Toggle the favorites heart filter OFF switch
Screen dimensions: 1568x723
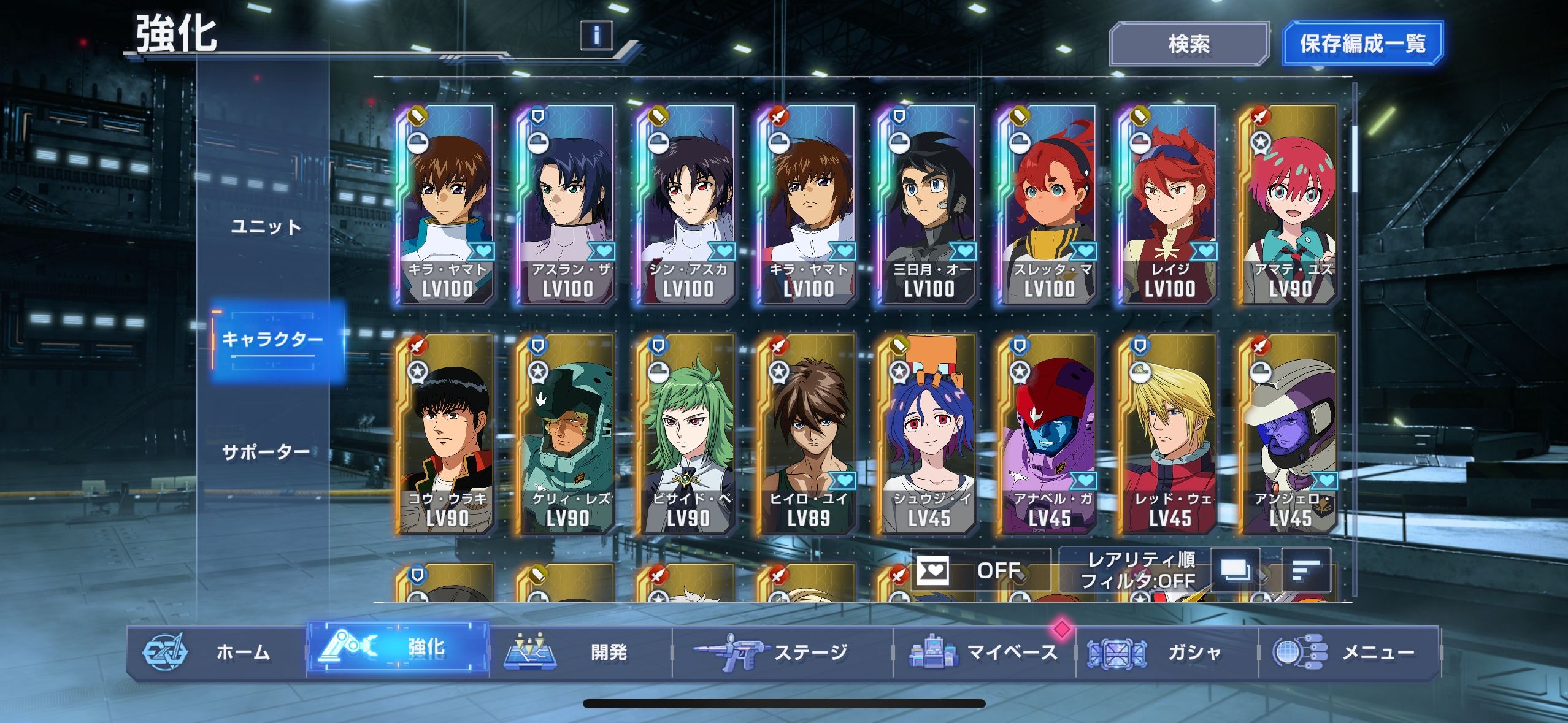coord(979,570)
